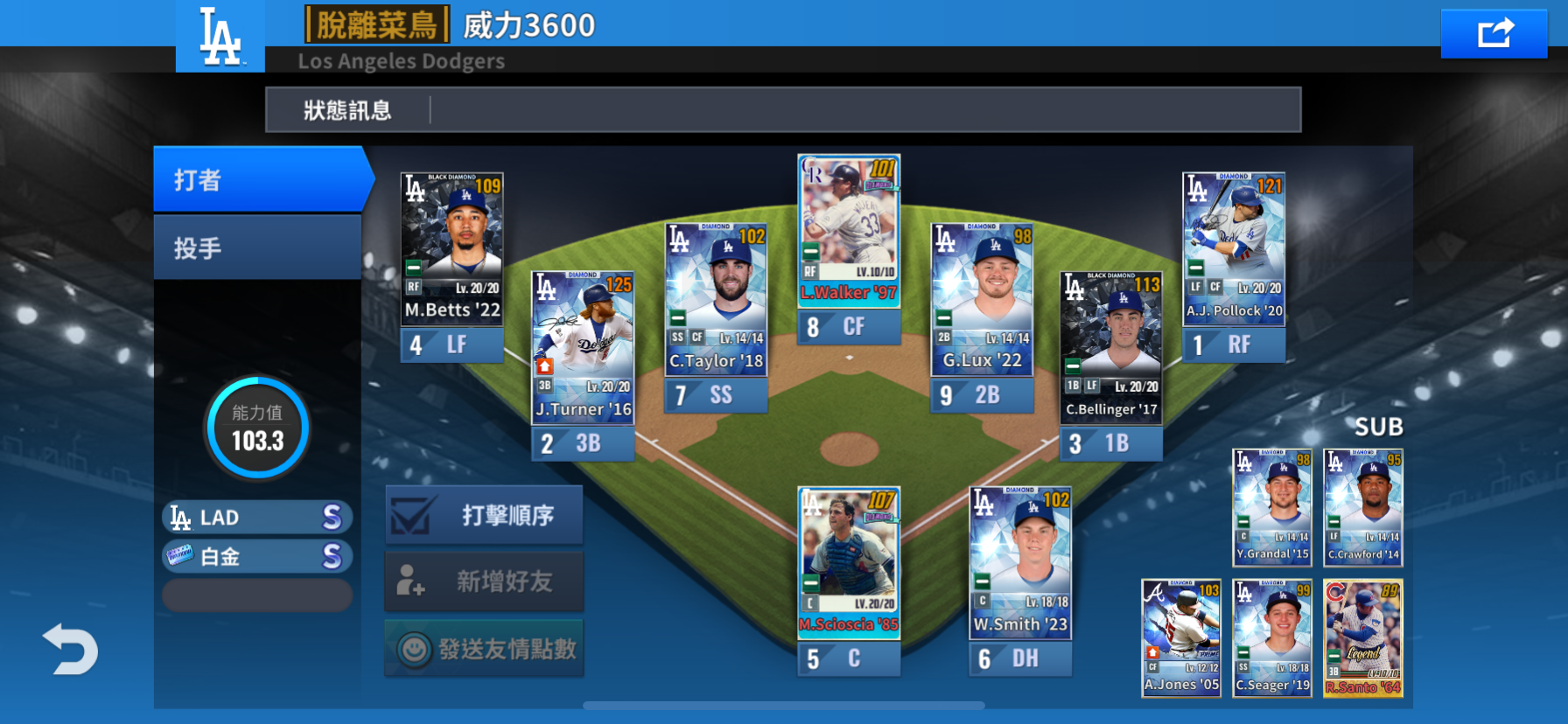Image resolution: width=1568 pixels, height=724 pixels.
Task: Select the LA Dodgers logo at top-left
Action: pos(219,35)
